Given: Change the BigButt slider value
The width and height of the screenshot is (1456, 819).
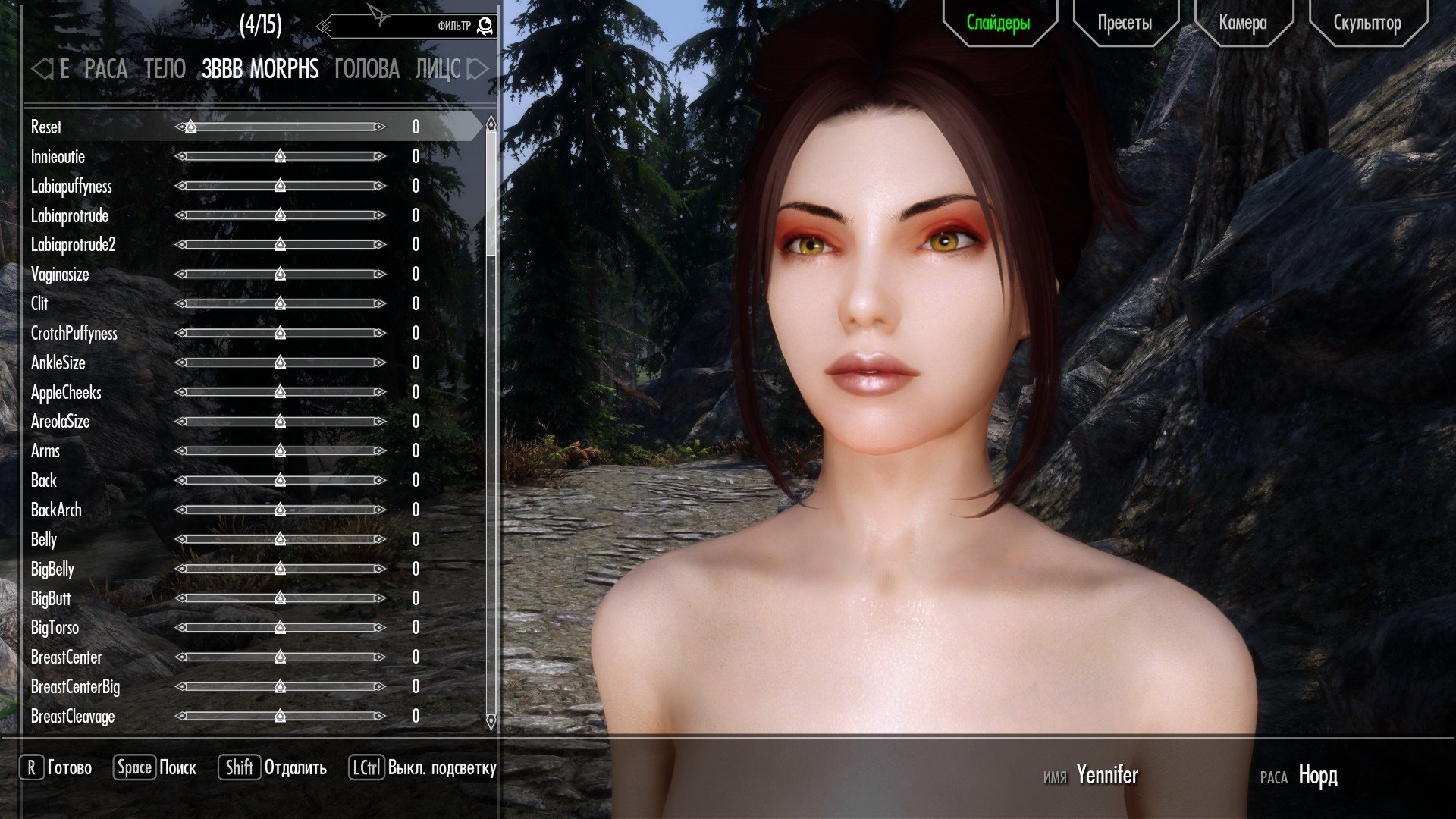Looking at the screenshot, I should [x=280, y=598].
